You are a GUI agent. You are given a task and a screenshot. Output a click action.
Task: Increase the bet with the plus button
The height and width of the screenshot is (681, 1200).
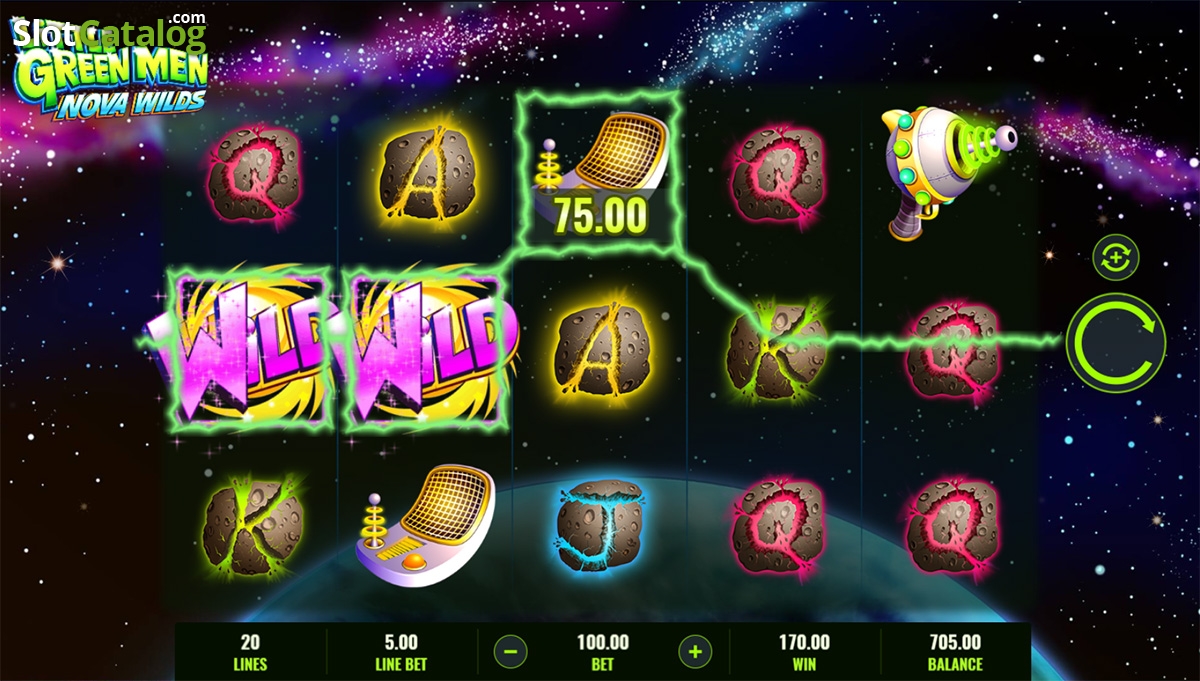(x=695, y=652)
